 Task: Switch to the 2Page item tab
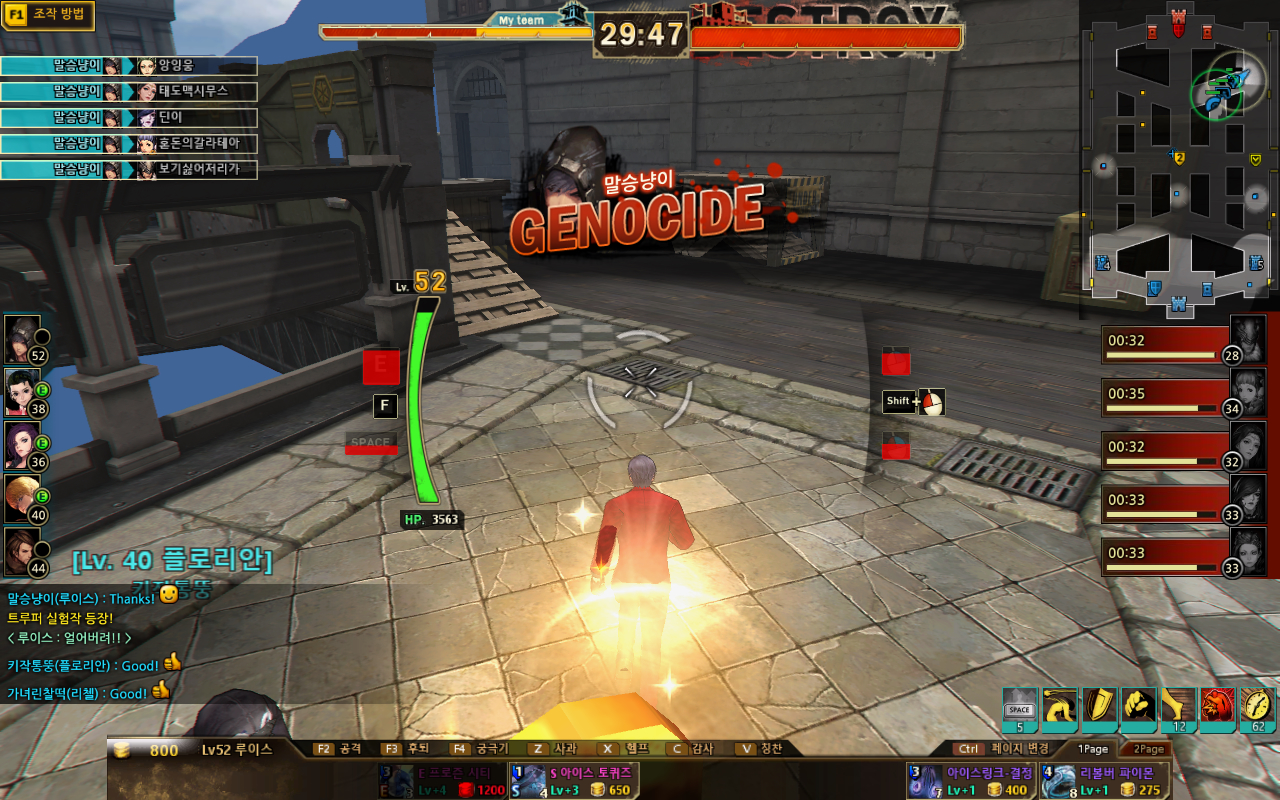click(x=1148, y=748)
